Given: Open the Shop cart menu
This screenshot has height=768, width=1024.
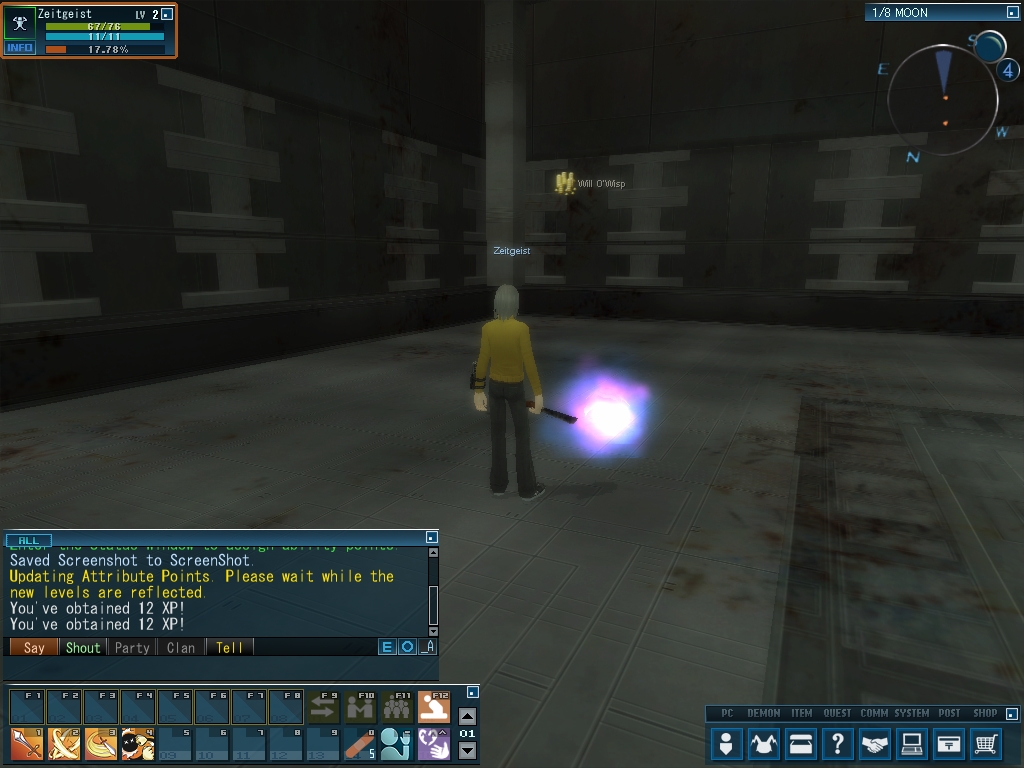Looking at the screenshot, I should click(x=986, y=744).
